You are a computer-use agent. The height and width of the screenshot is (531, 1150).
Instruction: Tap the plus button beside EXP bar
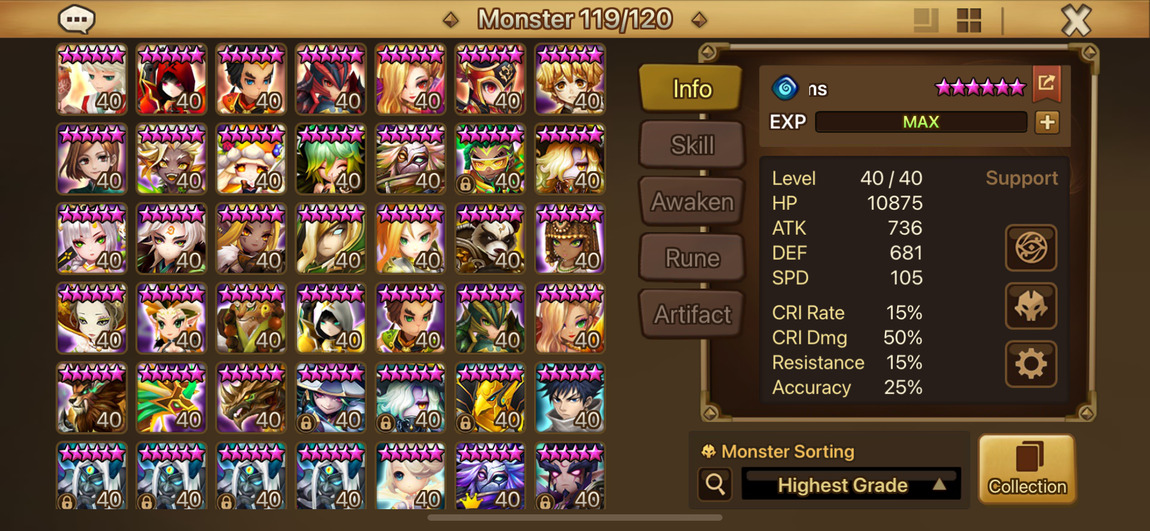(x=1046, y=122)
